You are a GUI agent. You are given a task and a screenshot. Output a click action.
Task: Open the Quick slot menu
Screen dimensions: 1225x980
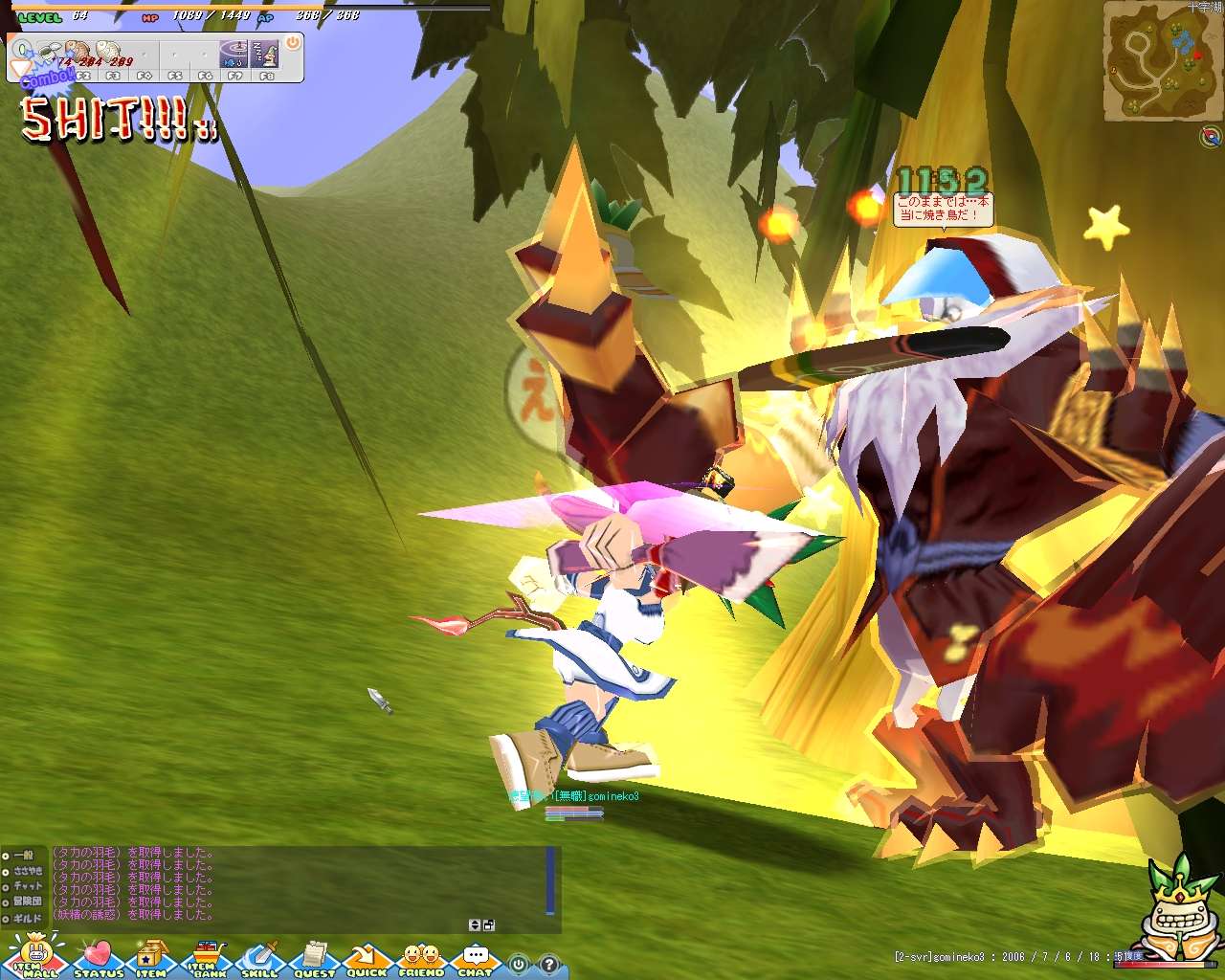point(366,958)
